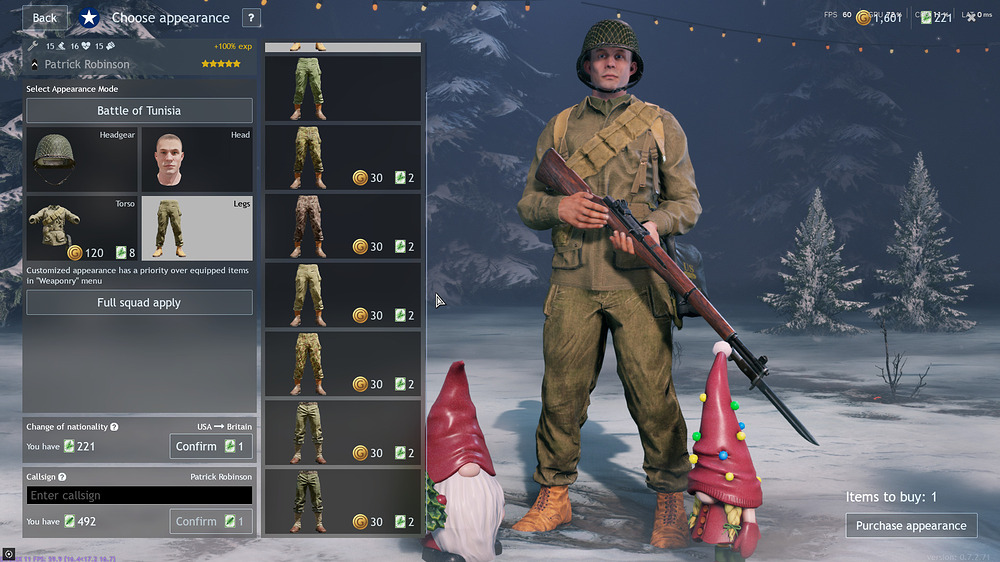
Task: Collapse the Patrick Robinson soldier header
Action: tap(35, 64)
